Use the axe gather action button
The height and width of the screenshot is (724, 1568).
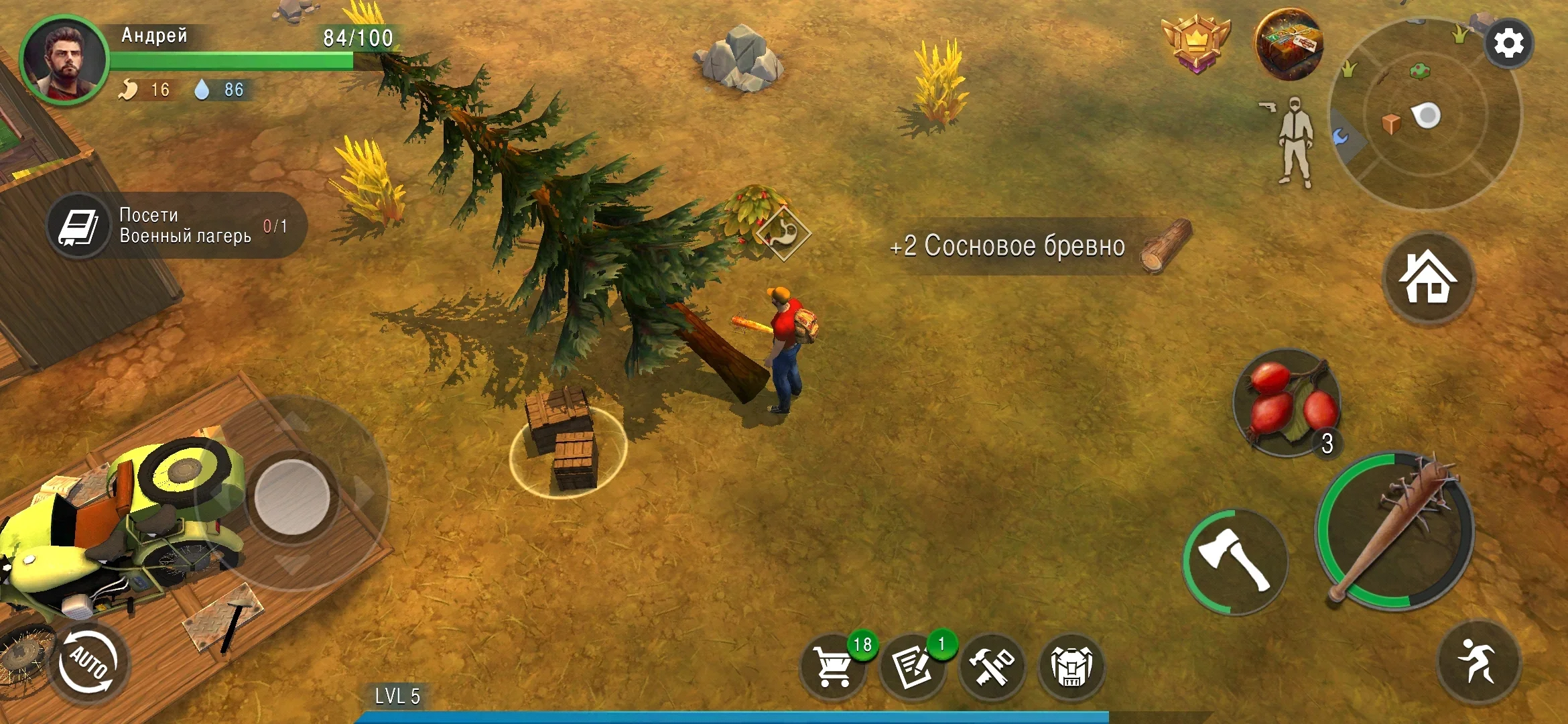(x=1234, y=560)
